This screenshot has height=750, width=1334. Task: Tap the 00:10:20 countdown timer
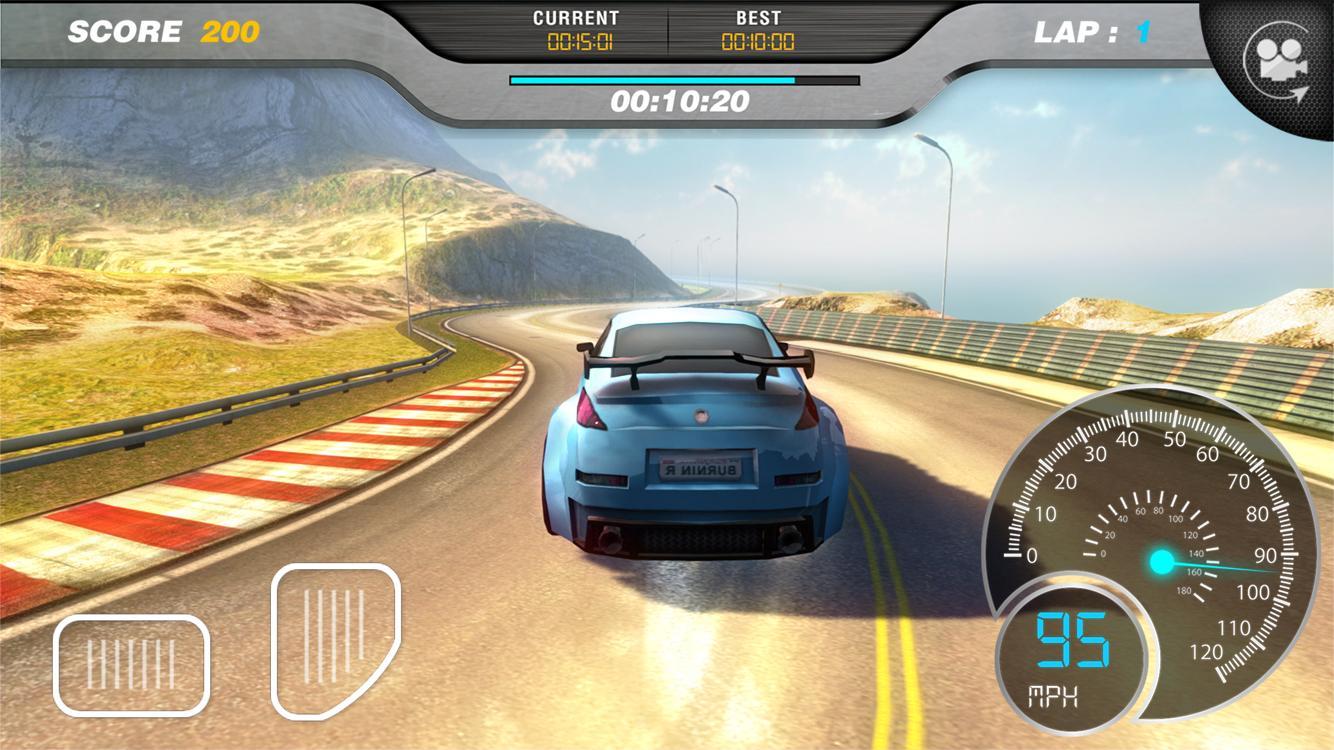tap(683, 100)
